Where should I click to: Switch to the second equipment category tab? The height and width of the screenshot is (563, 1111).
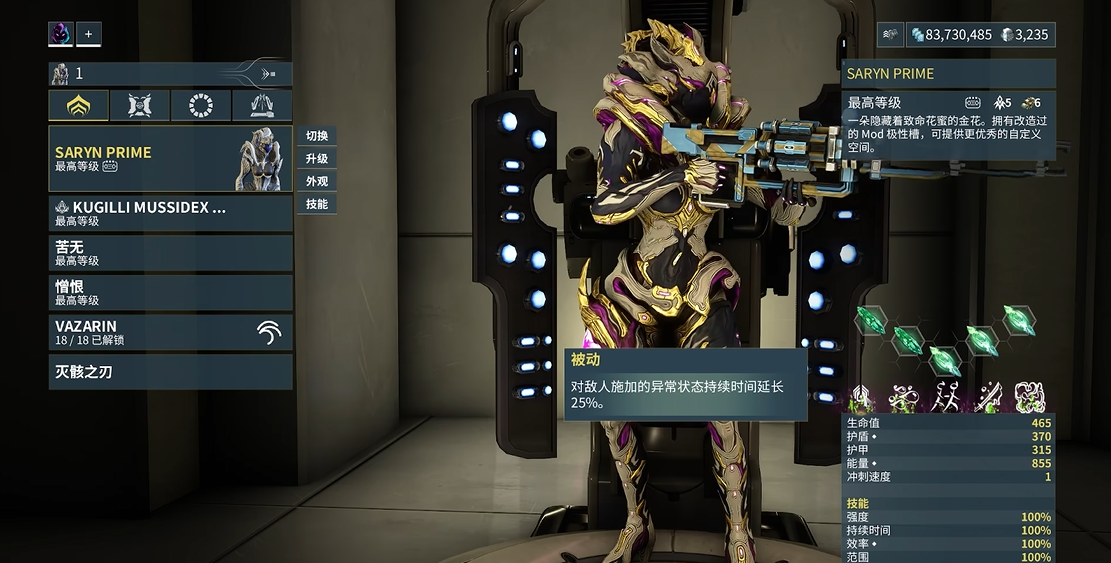139,105
